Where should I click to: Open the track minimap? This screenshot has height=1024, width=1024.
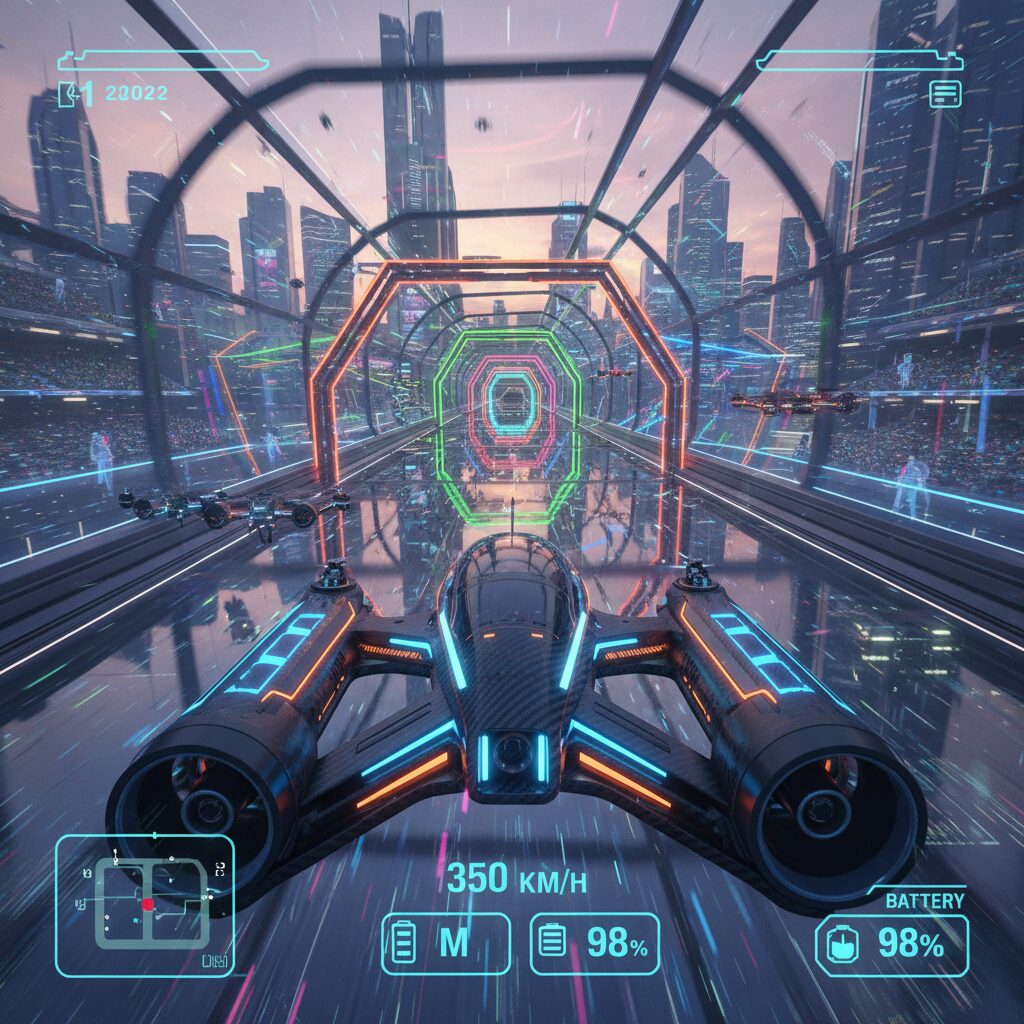tap(145, 905)
